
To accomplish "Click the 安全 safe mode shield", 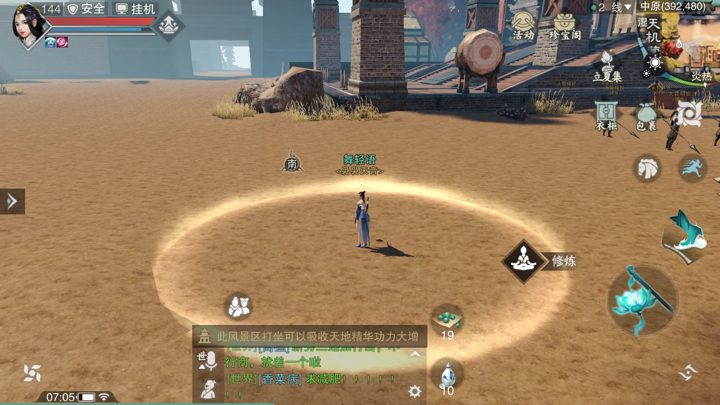I will (87, 9).
